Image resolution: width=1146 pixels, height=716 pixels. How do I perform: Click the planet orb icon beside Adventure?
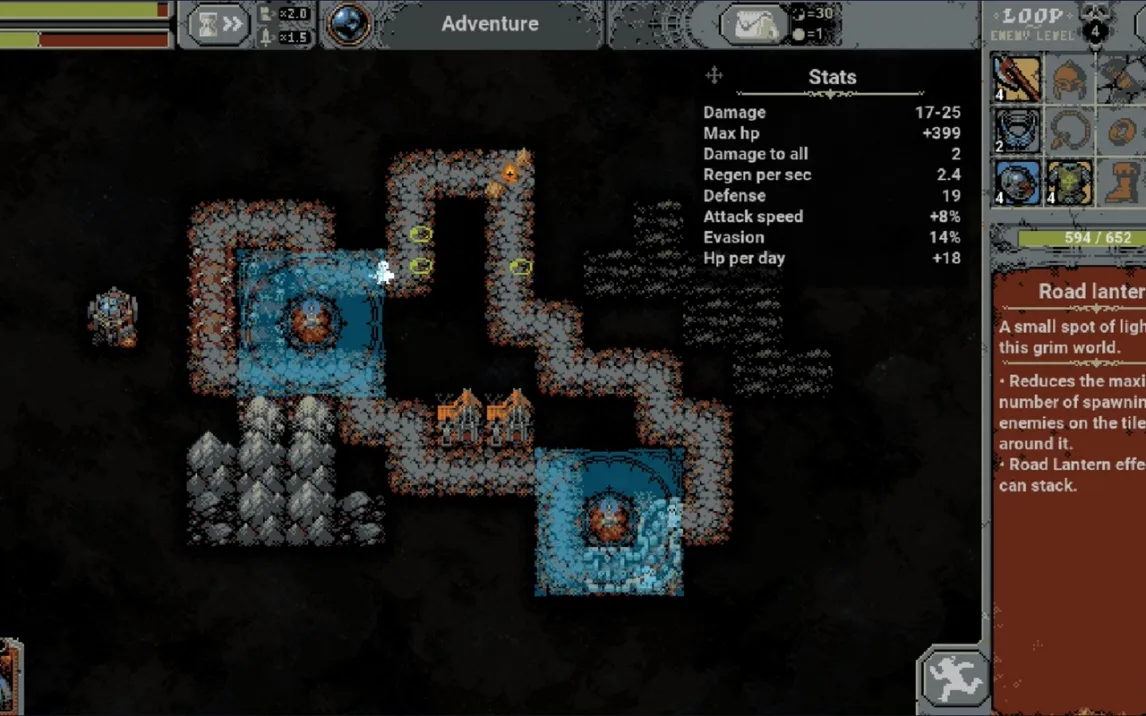[x=349, y=24]
